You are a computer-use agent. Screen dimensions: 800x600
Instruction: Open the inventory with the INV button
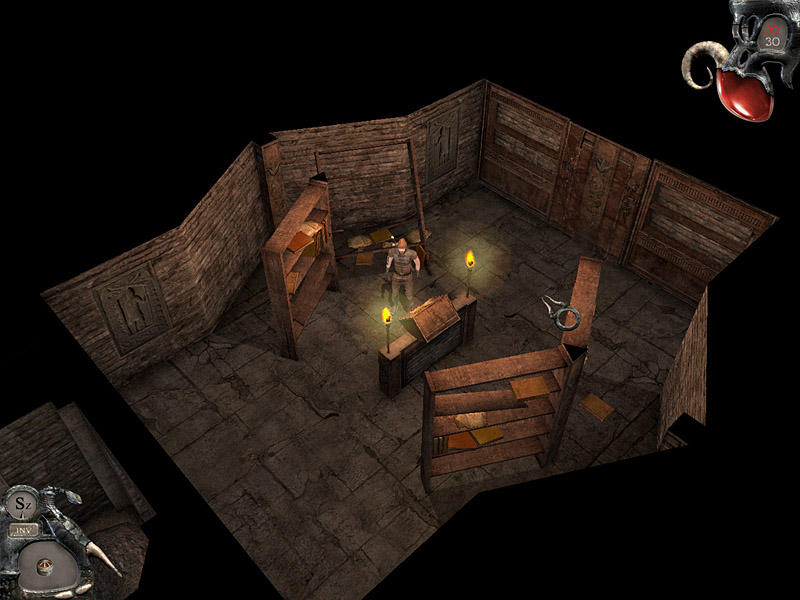pyautogui.click(x=22, y=530)
